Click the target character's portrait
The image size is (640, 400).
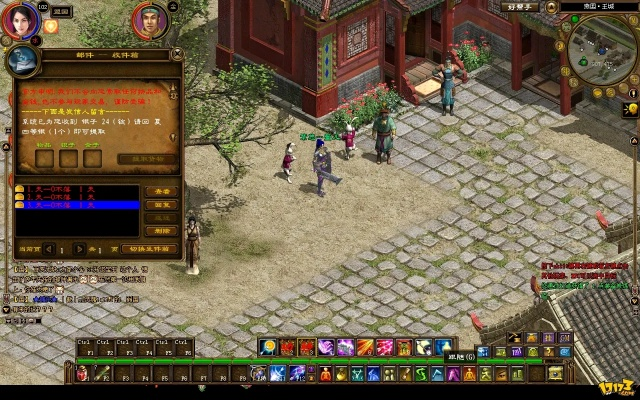click(148, 20)
